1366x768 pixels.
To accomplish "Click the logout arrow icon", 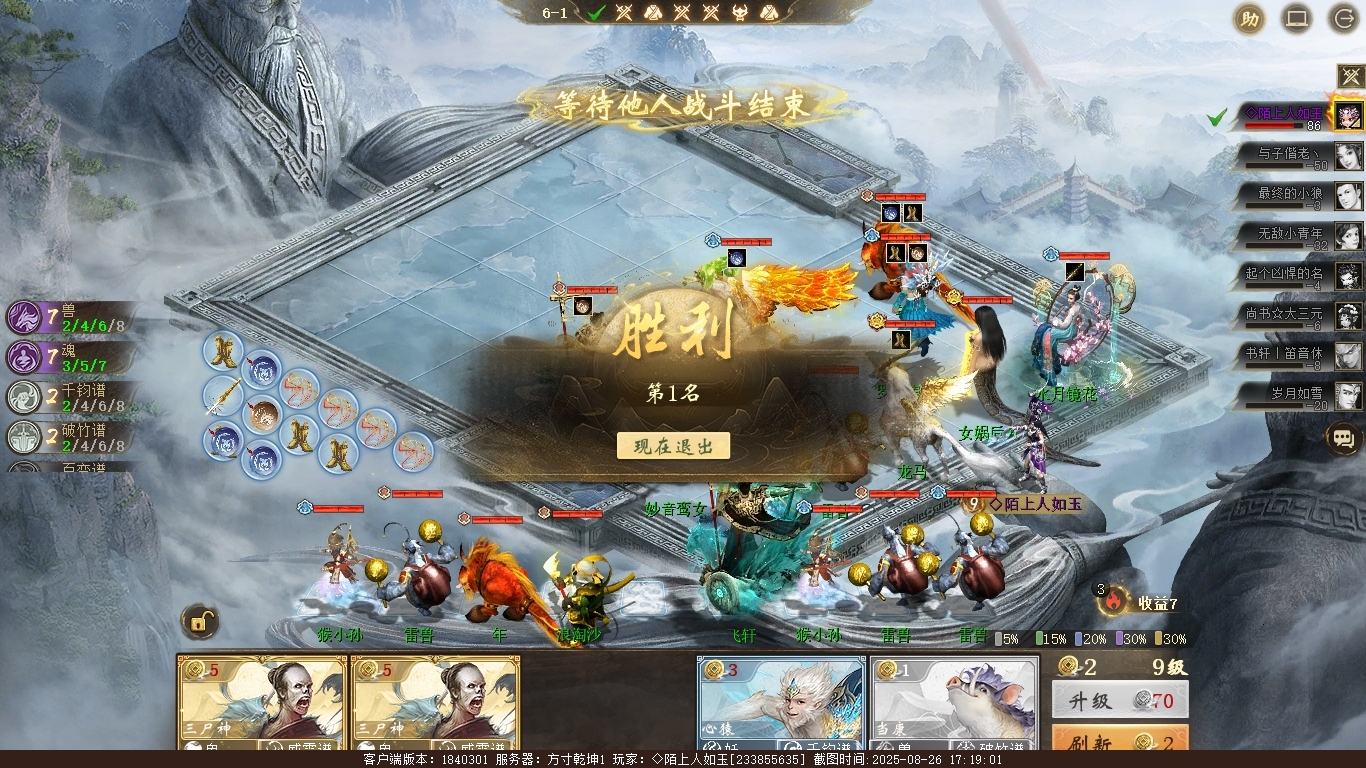I will point(1343,19).
